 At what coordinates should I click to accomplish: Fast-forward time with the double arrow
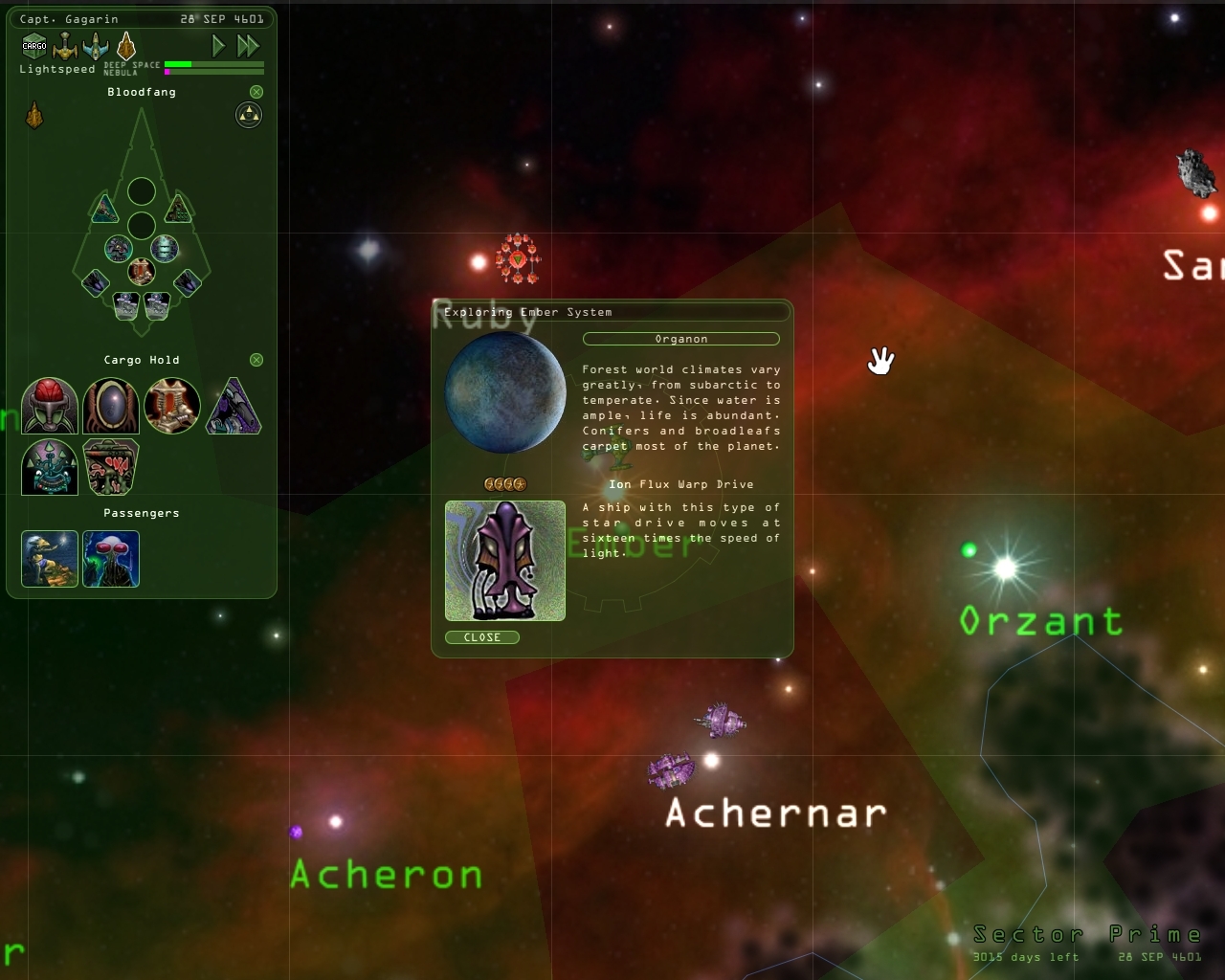point(248,45)
